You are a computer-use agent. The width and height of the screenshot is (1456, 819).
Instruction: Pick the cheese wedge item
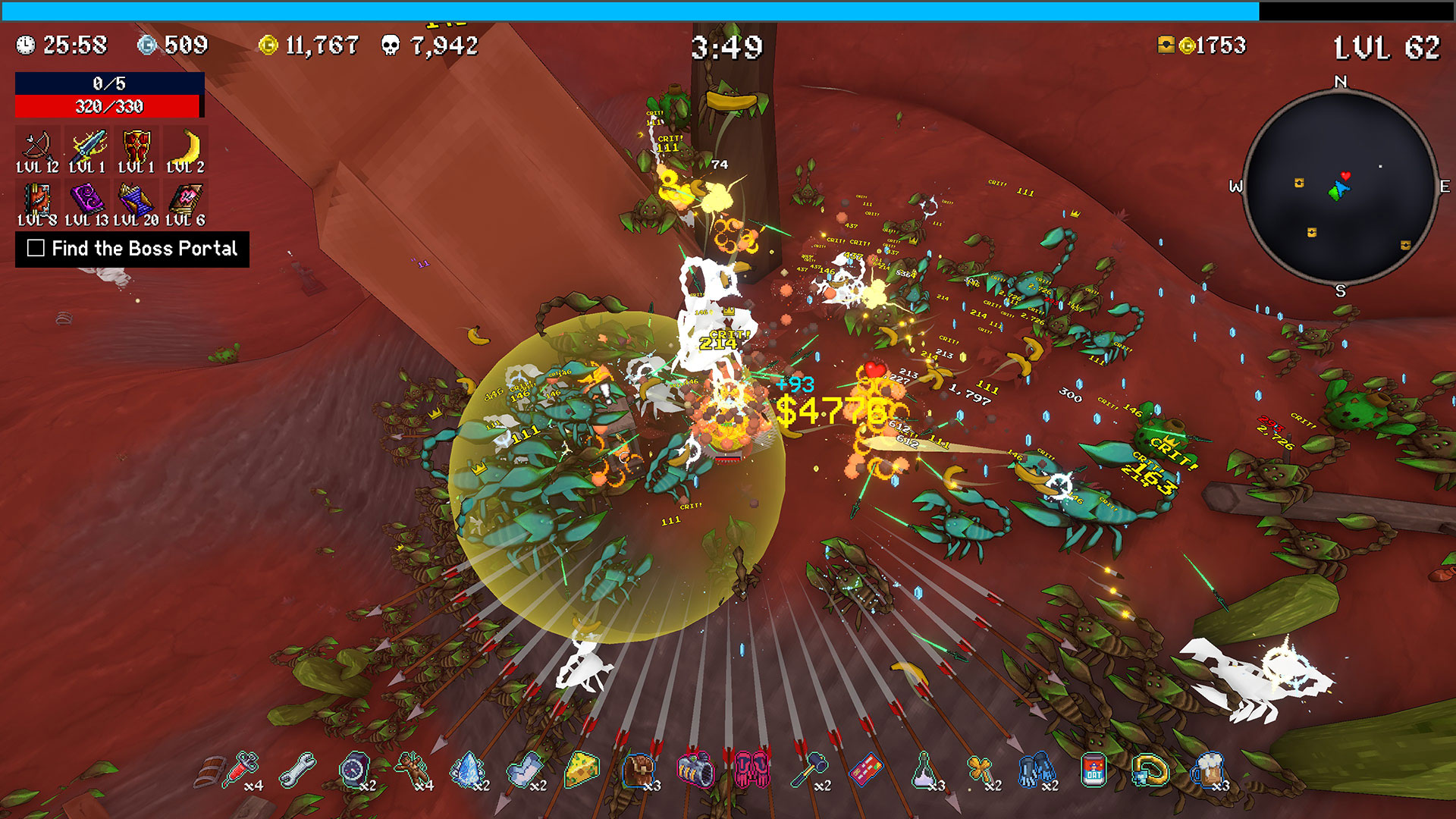pos(582,770)
